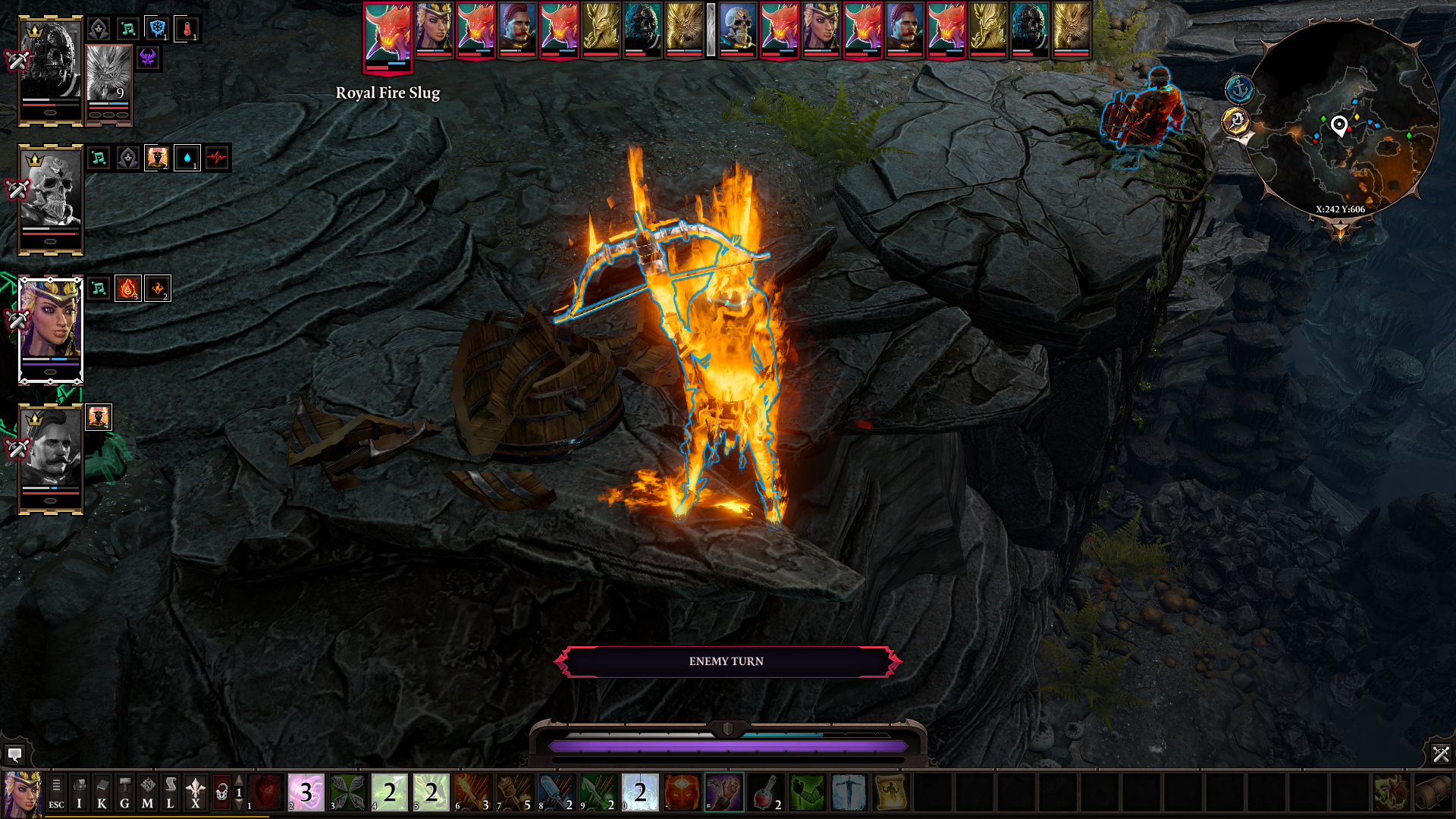This screenshot has width=1456, height=819.
Task: Open the chat speech bubble button
Action: (14, 755)
